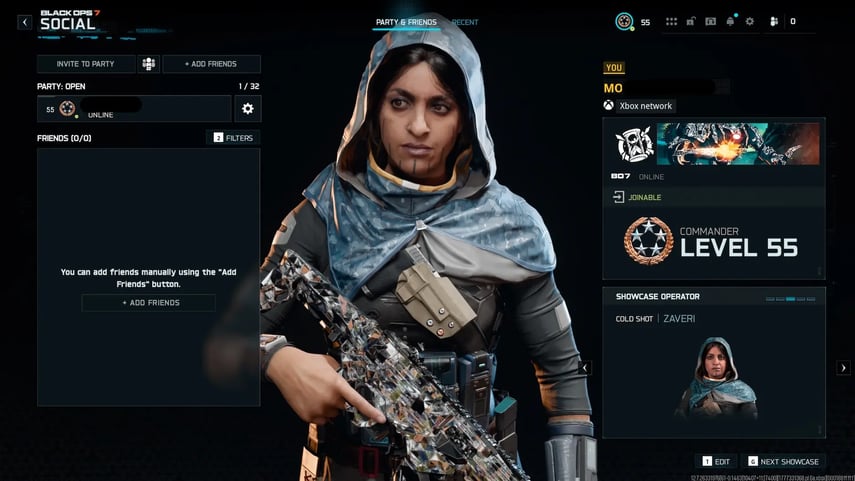Open the settings gear in the top bar
The height and width of the screenshot is (481, 855).
click(750, 21)
